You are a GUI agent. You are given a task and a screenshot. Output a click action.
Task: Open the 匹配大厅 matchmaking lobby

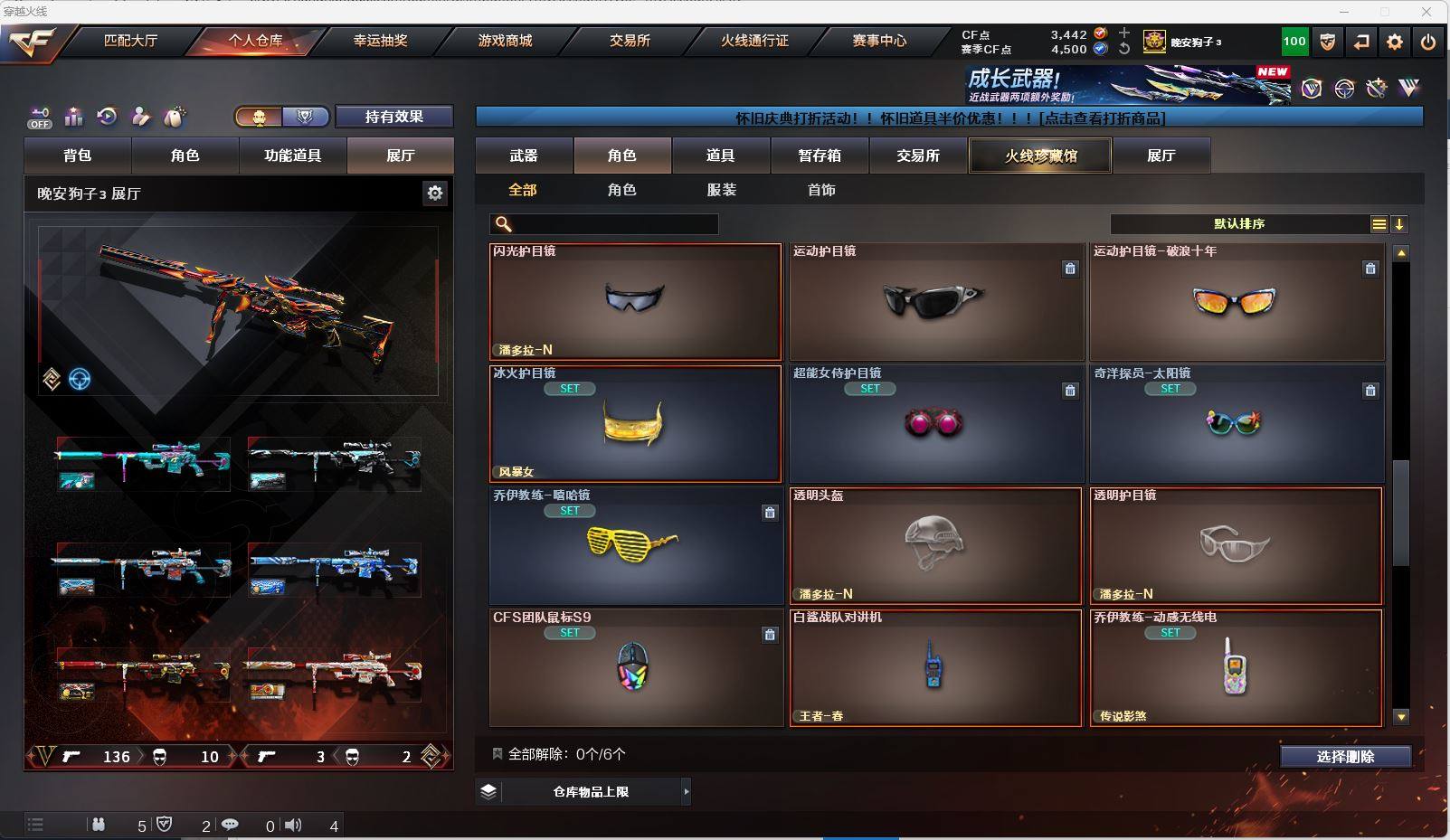click(131, 41)
